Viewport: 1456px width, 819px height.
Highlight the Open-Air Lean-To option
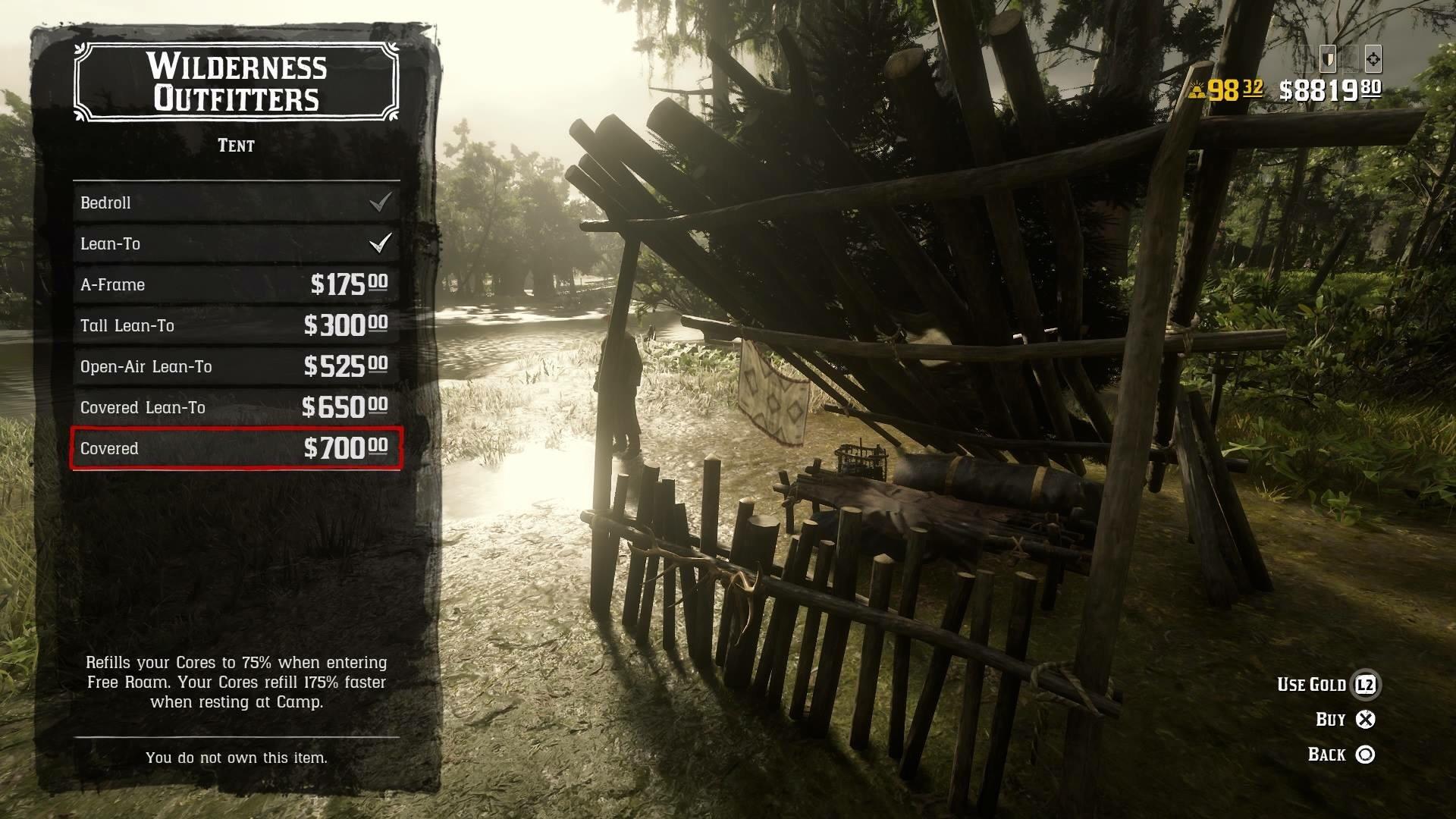(x=236, y=366)
